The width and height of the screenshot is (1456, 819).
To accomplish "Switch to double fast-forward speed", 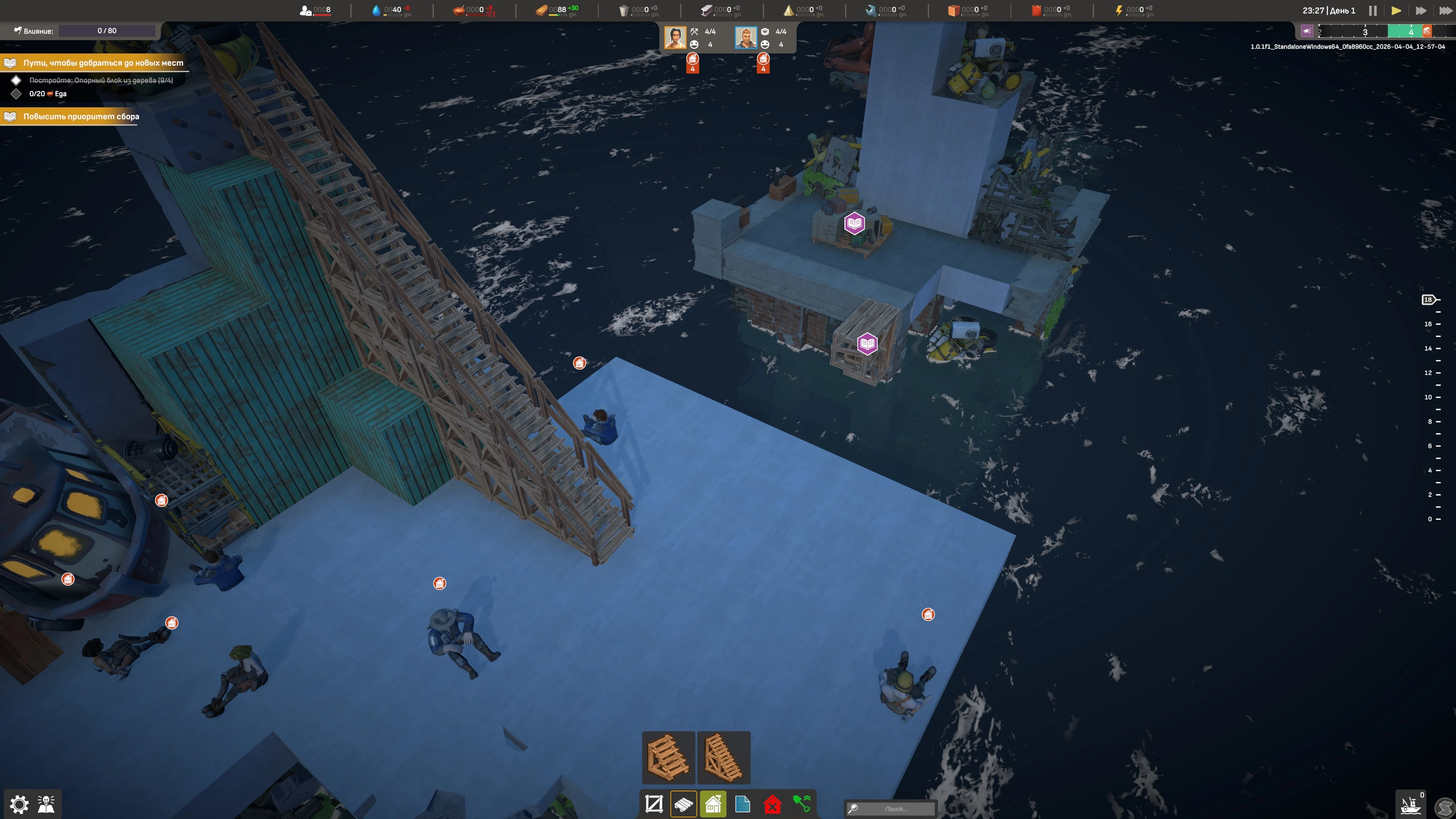I will (x=1420, y=11).
